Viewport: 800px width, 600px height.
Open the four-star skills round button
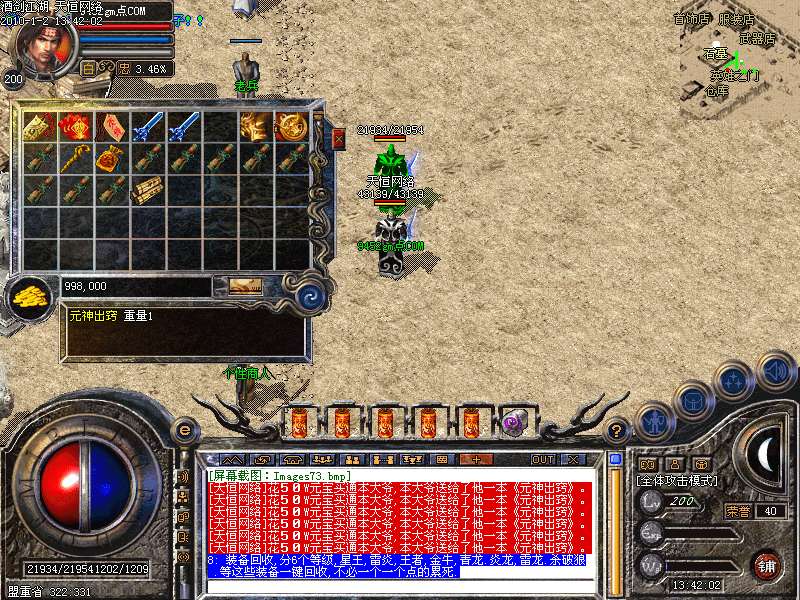tap(734, 381)
